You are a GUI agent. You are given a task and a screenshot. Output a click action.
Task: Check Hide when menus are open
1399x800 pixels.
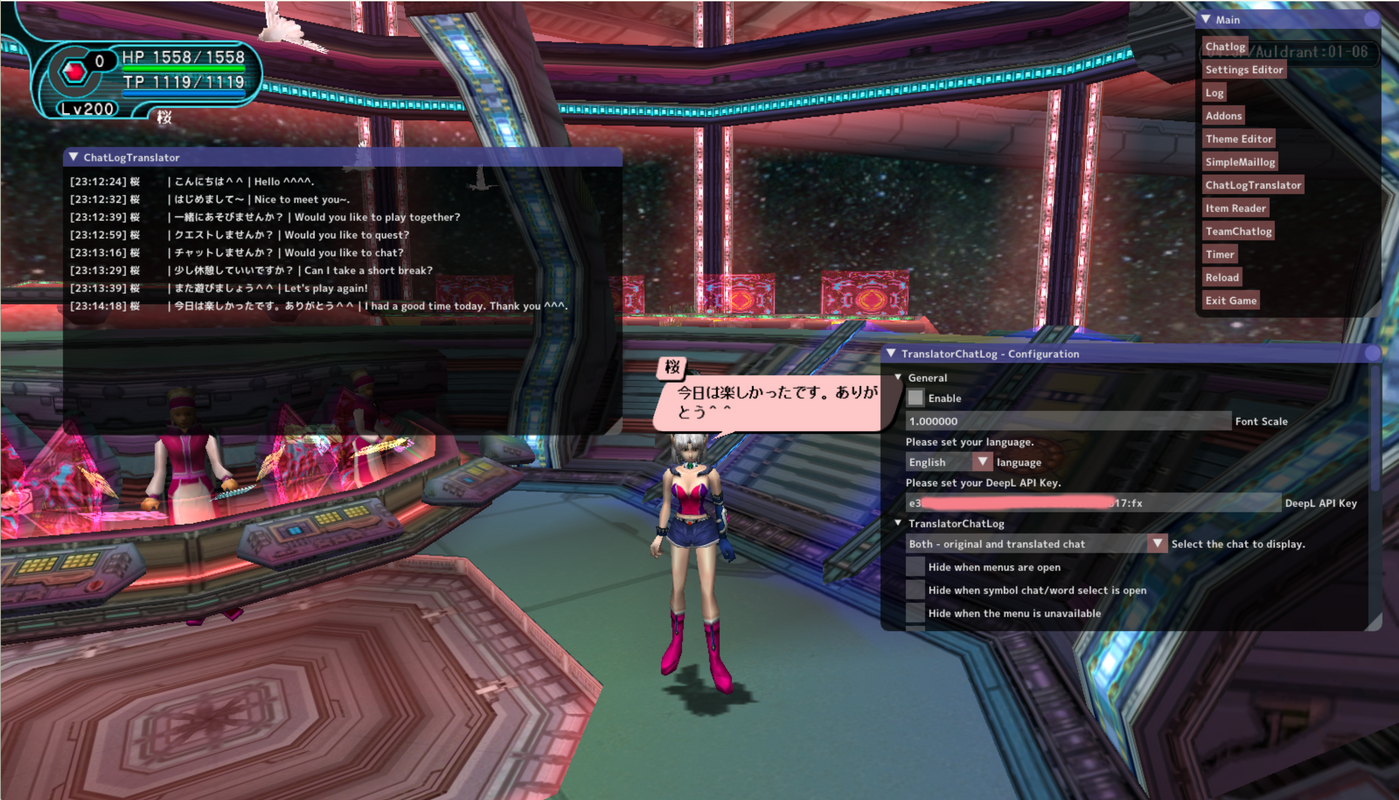tap(915, 567)
